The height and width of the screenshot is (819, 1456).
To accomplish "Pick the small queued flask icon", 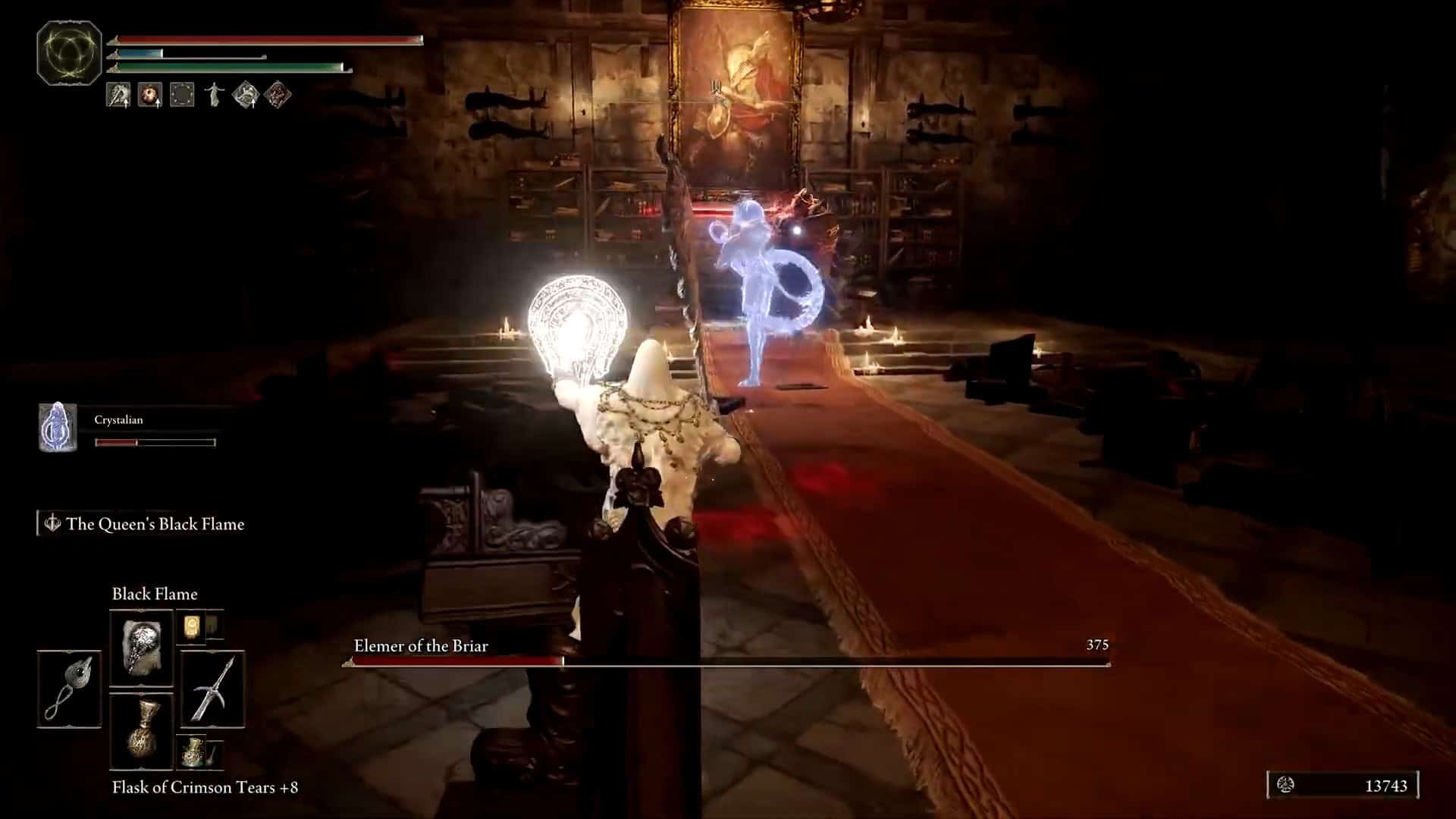I will (192, 752).
